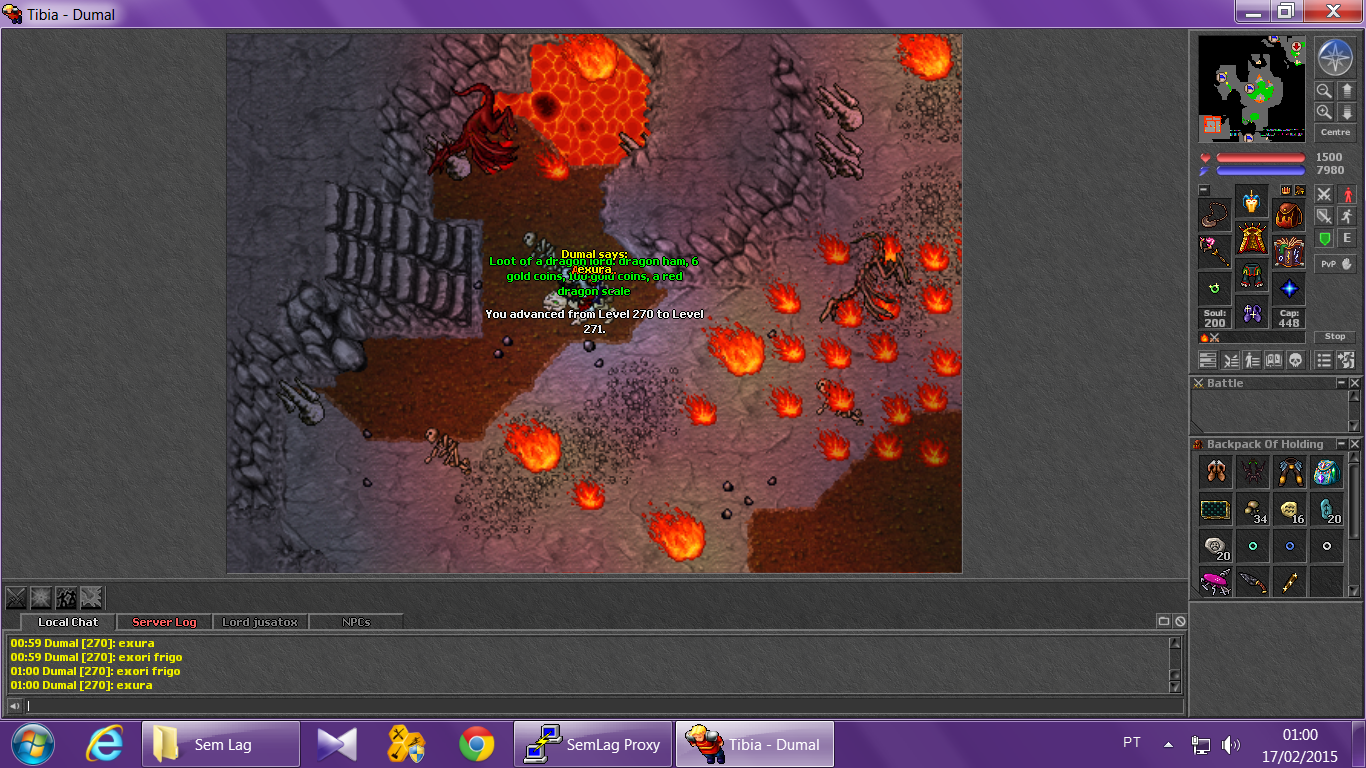The image size is (1366, 768).
Task: Switch to the Lord jusatox chat tab
Action: (260, 622)
